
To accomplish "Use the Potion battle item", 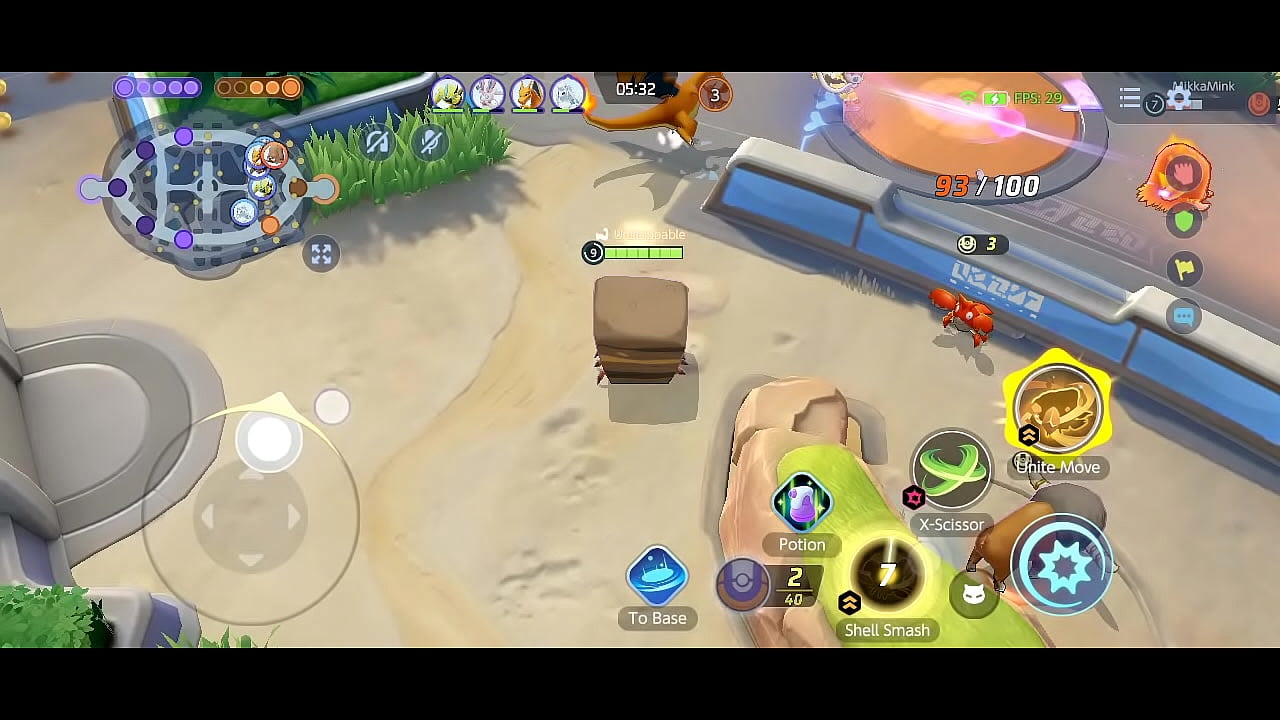I will coord(802,503).
